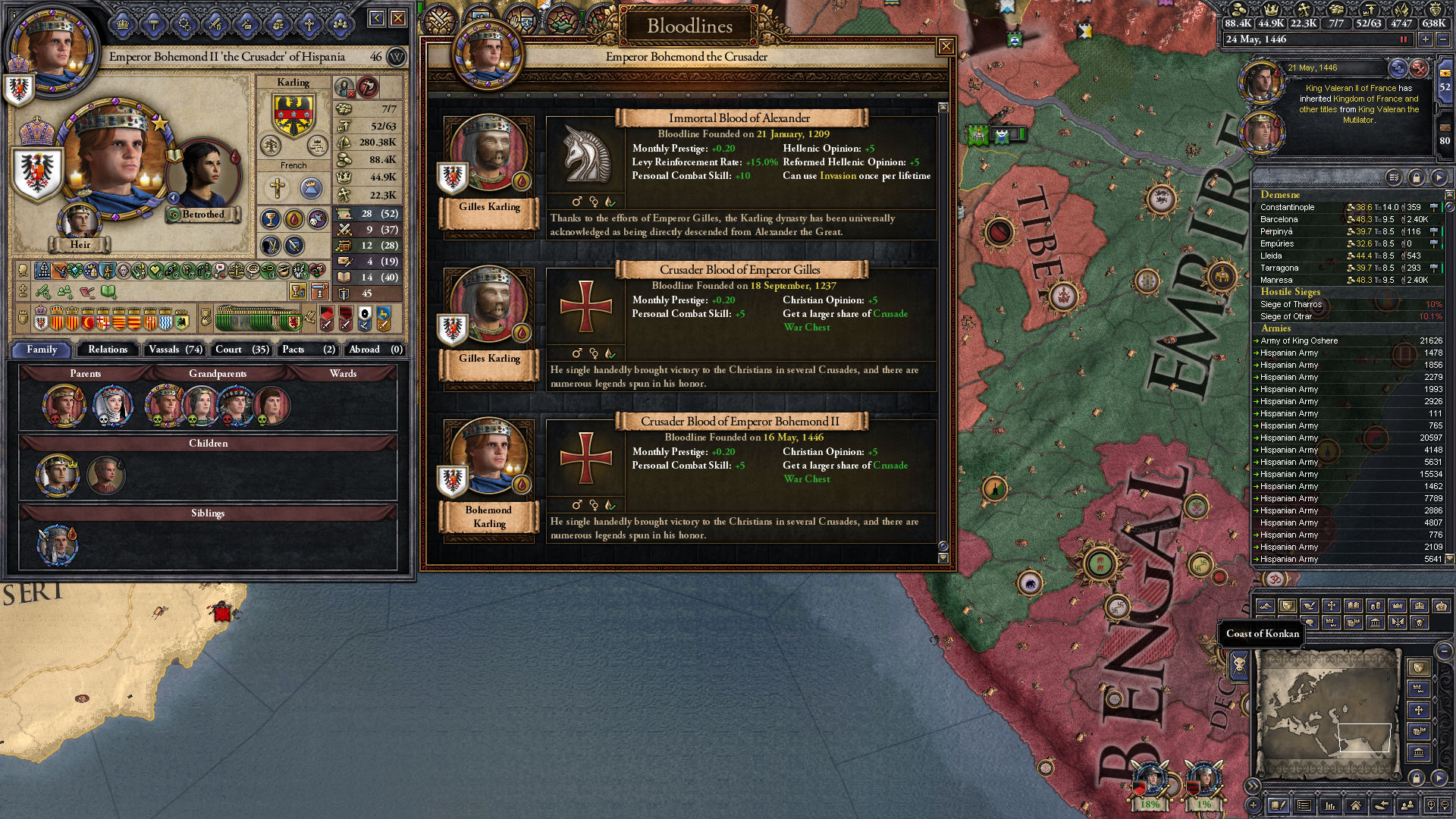Open the Karling dynasty coat of arms
This screenshot has width=1456, height=819.
point(293,115)
